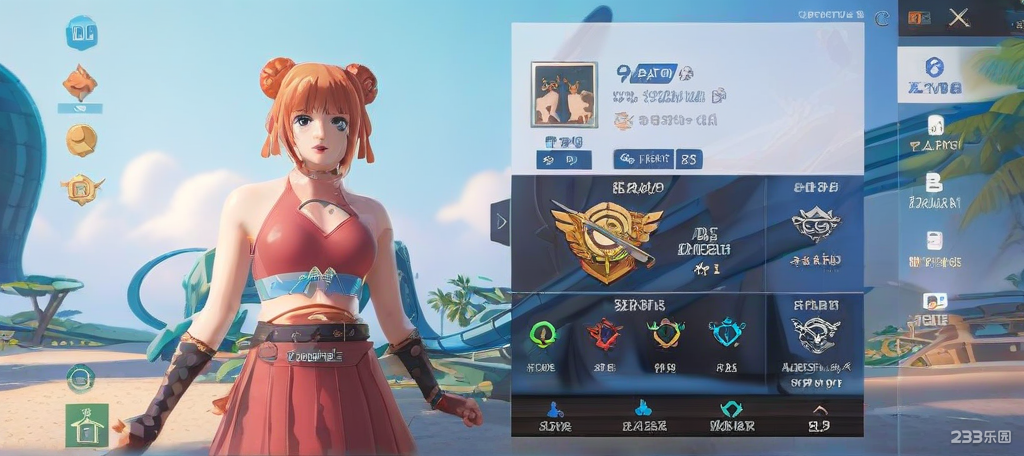Select the sidebar tab with the B icon
Screen dimensions: 1024x456
coord(935,188)
